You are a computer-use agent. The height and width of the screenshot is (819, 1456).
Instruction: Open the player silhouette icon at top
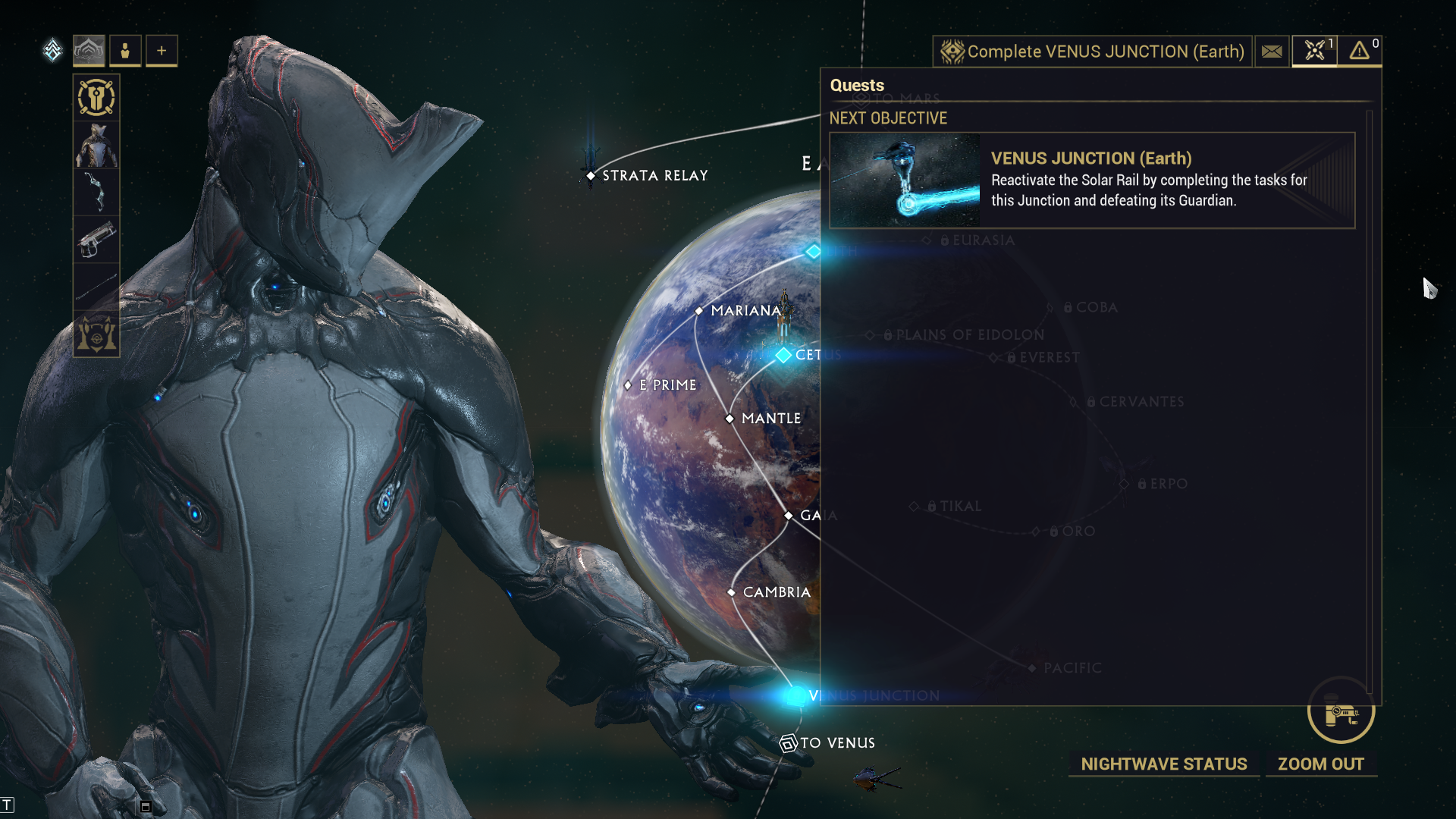click(x=125, y=51)
